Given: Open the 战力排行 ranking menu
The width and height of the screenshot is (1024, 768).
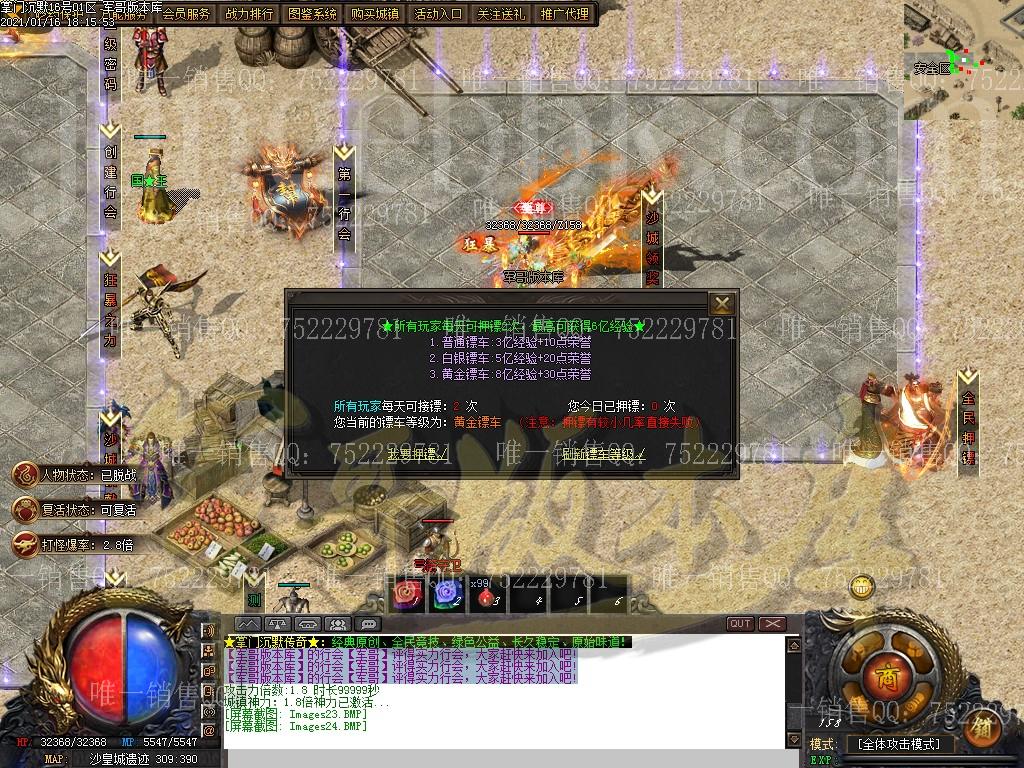Looking at the screenshot, I should pos(249,14).
